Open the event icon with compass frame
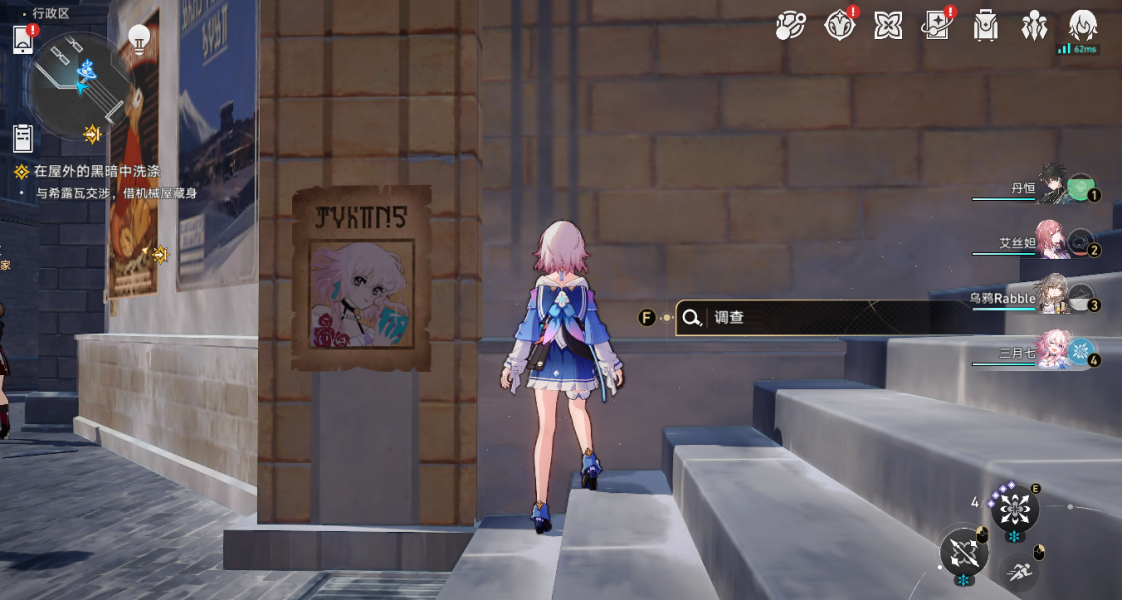The width and height of the screenshot is (1122, 600). click(839, 26)
